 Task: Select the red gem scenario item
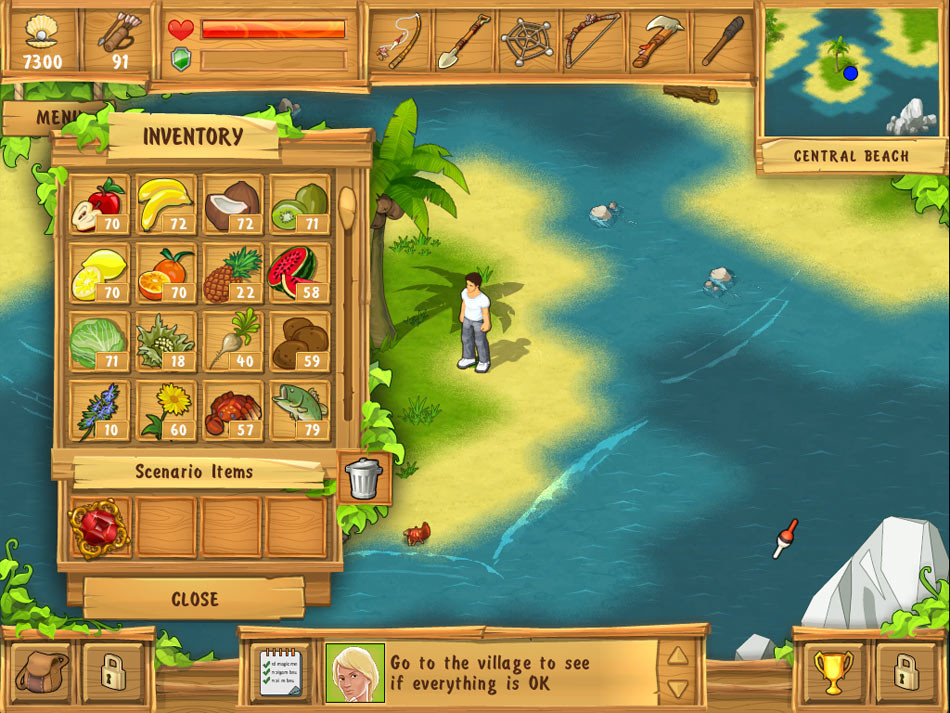pyautogui.click(x=98, y=528)
